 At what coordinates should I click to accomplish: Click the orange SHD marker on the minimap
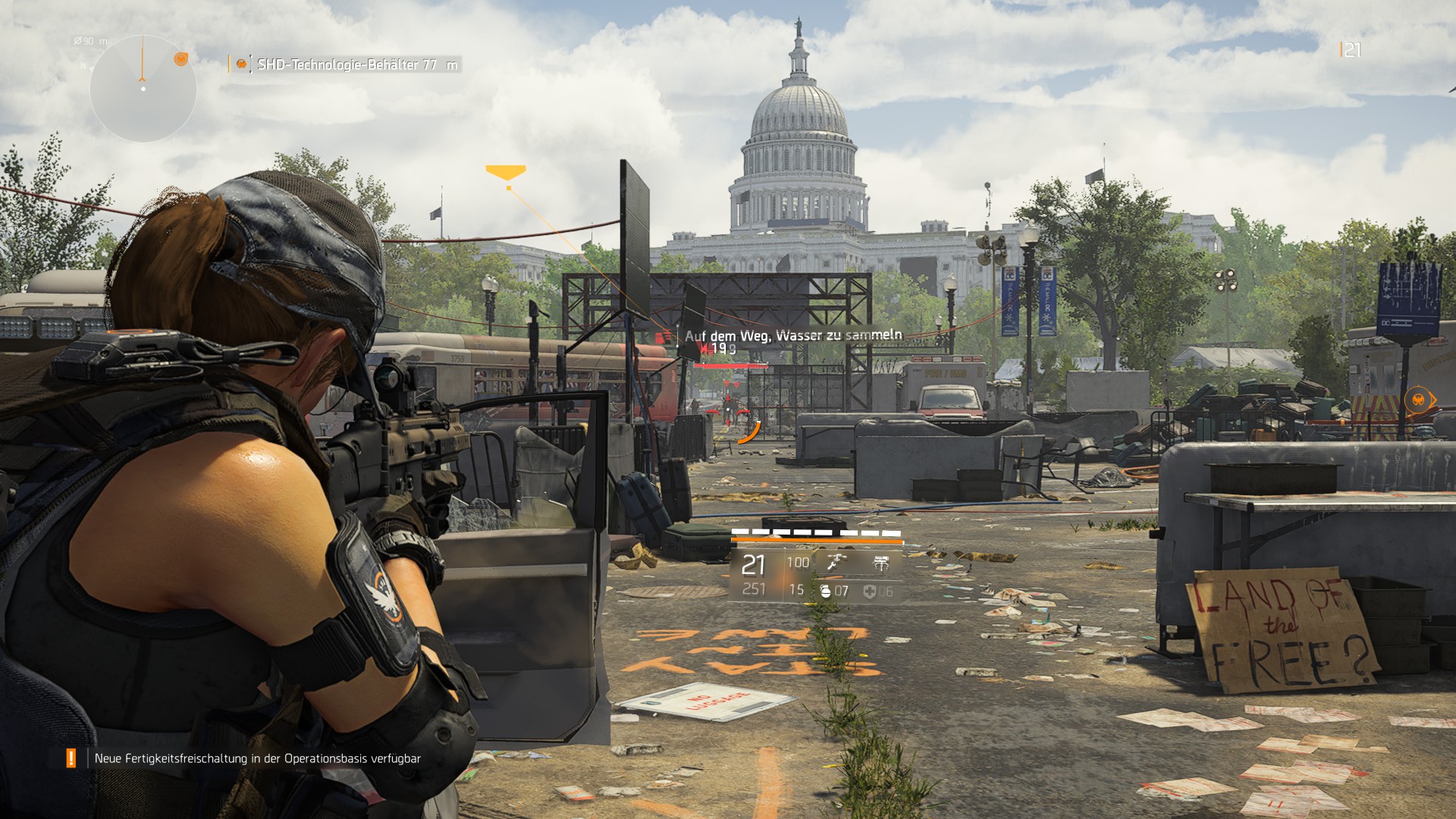coord(181,59)
